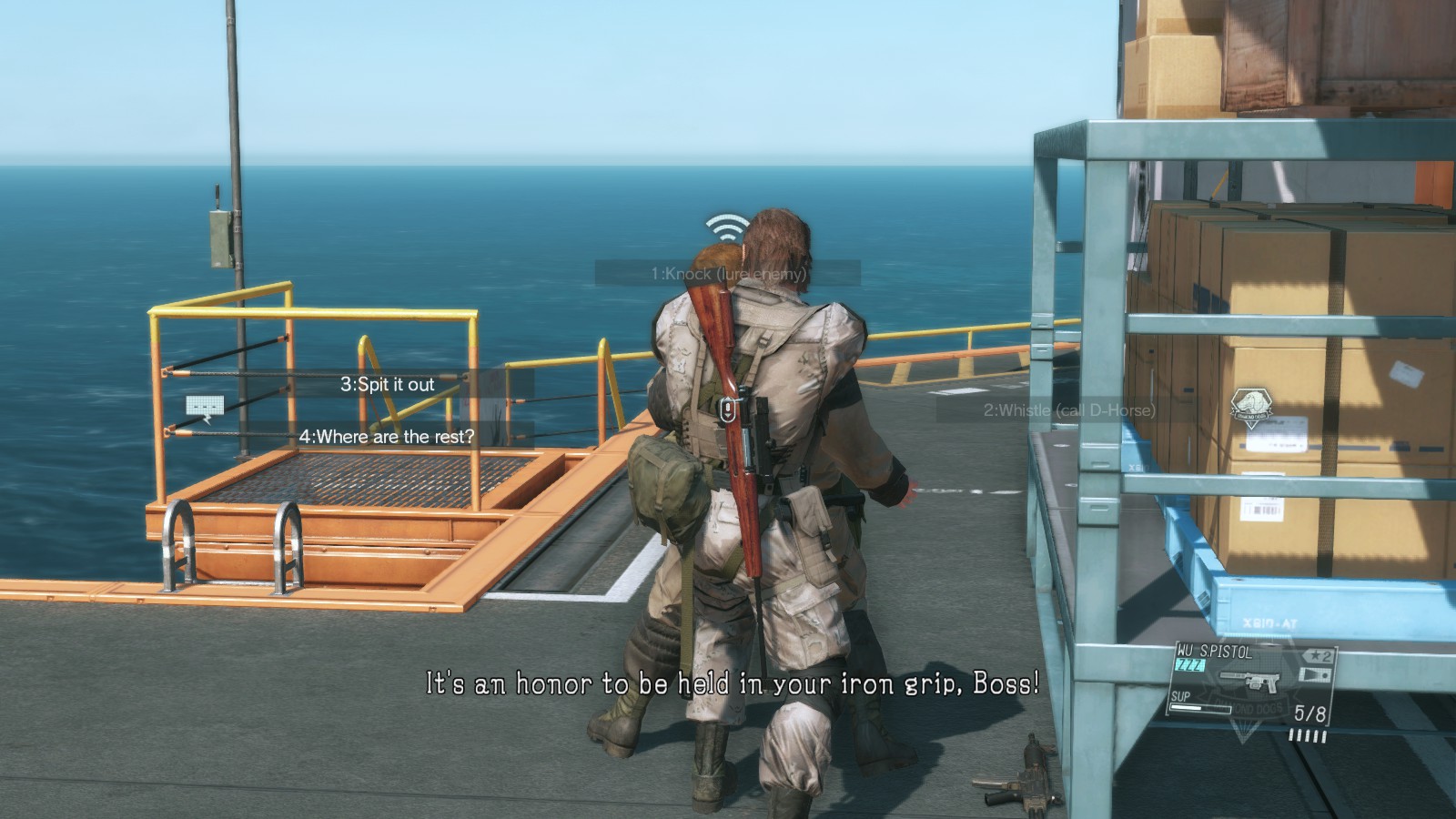
Task: Choose 'Whistle (call D-Horse)' command
Action: tap(1069, 410)
